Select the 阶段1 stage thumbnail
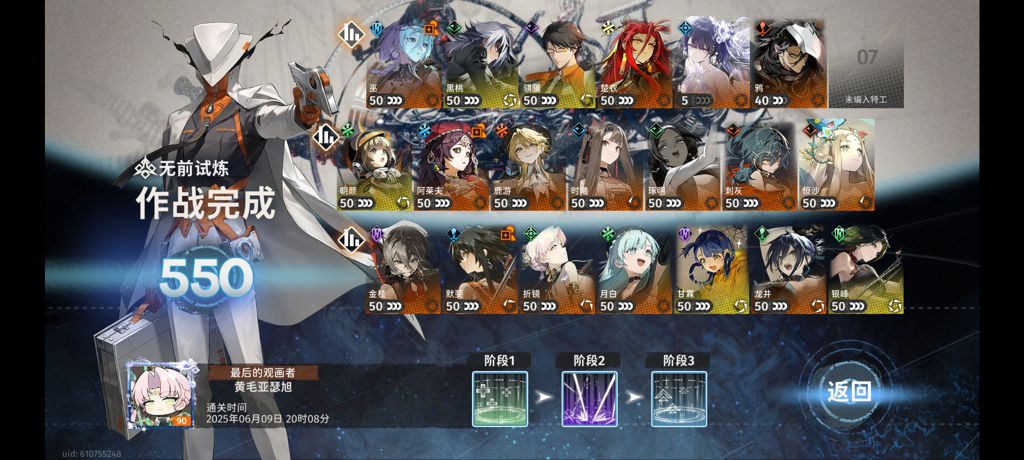 coord(500,399)
